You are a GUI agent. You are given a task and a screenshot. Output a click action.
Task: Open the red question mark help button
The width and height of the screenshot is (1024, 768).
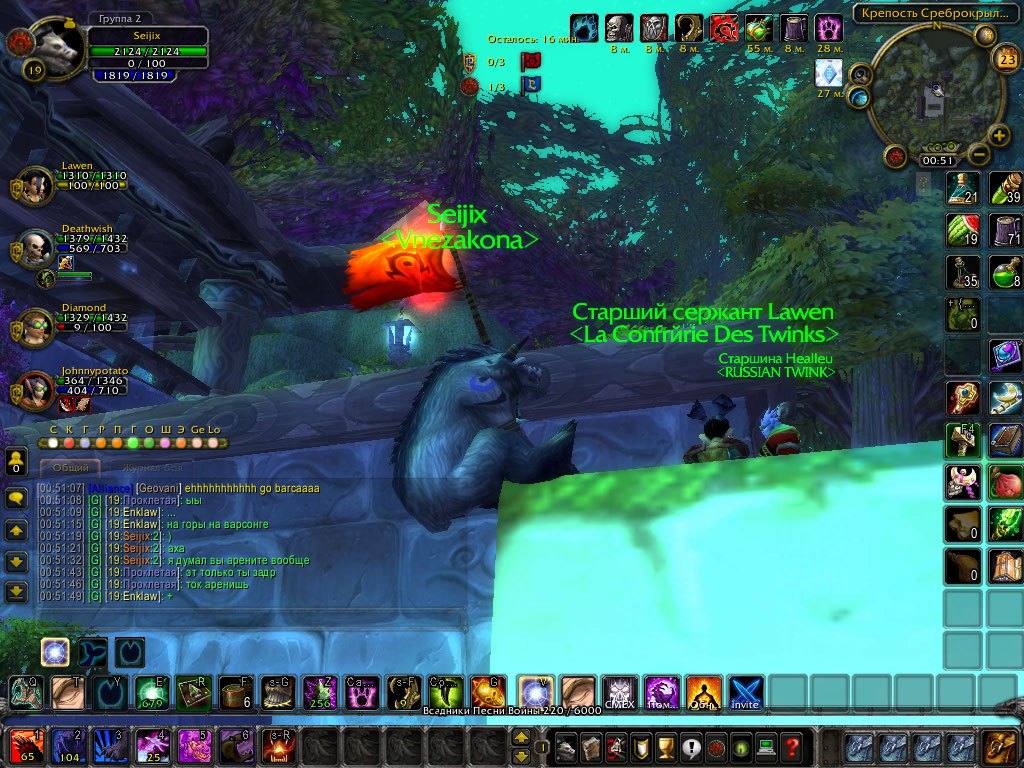[791, 747]
